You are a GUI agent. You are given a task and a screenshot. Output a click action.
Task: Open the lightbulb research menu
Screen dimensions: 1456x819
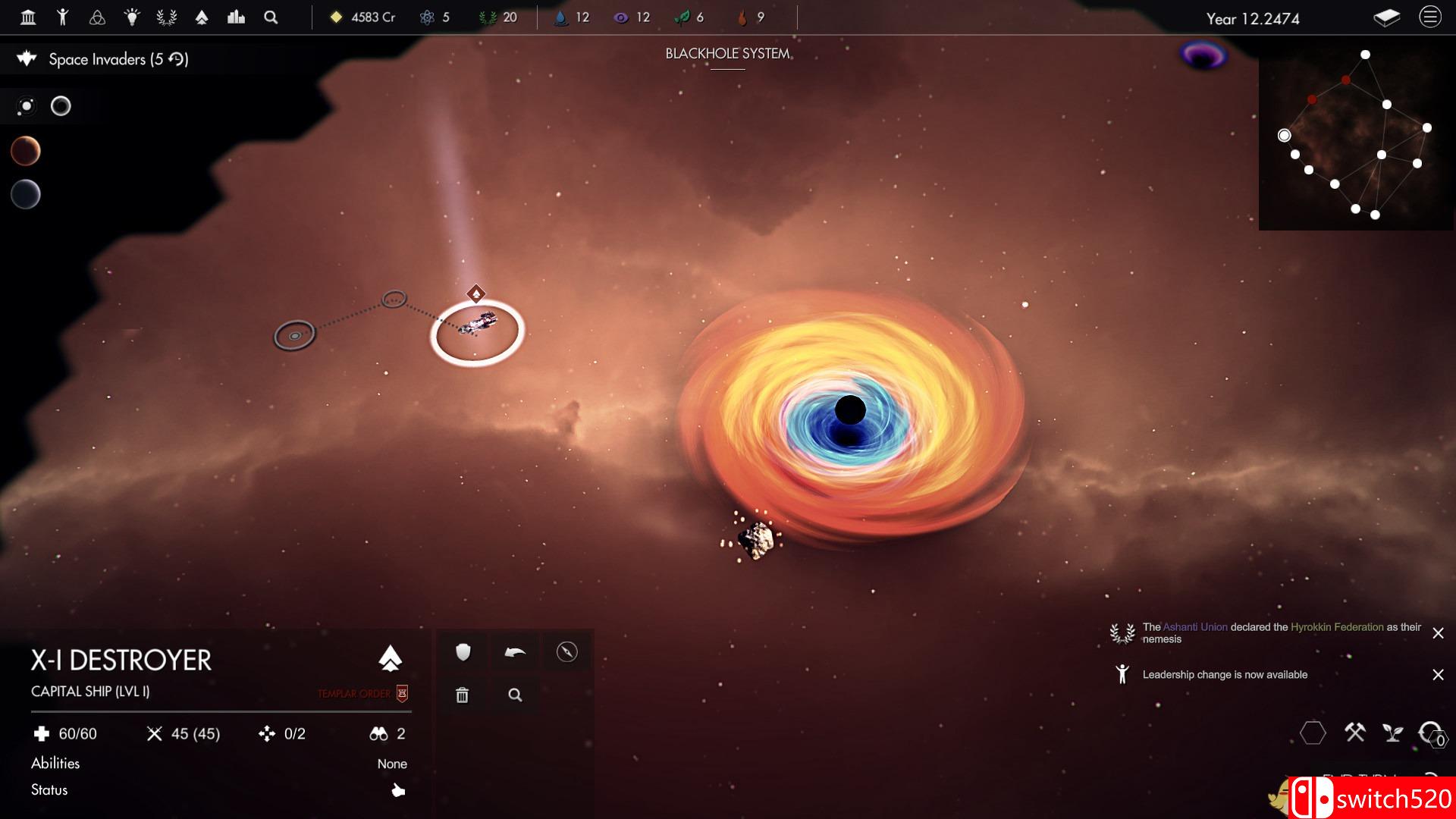click(x=132, y=17)
